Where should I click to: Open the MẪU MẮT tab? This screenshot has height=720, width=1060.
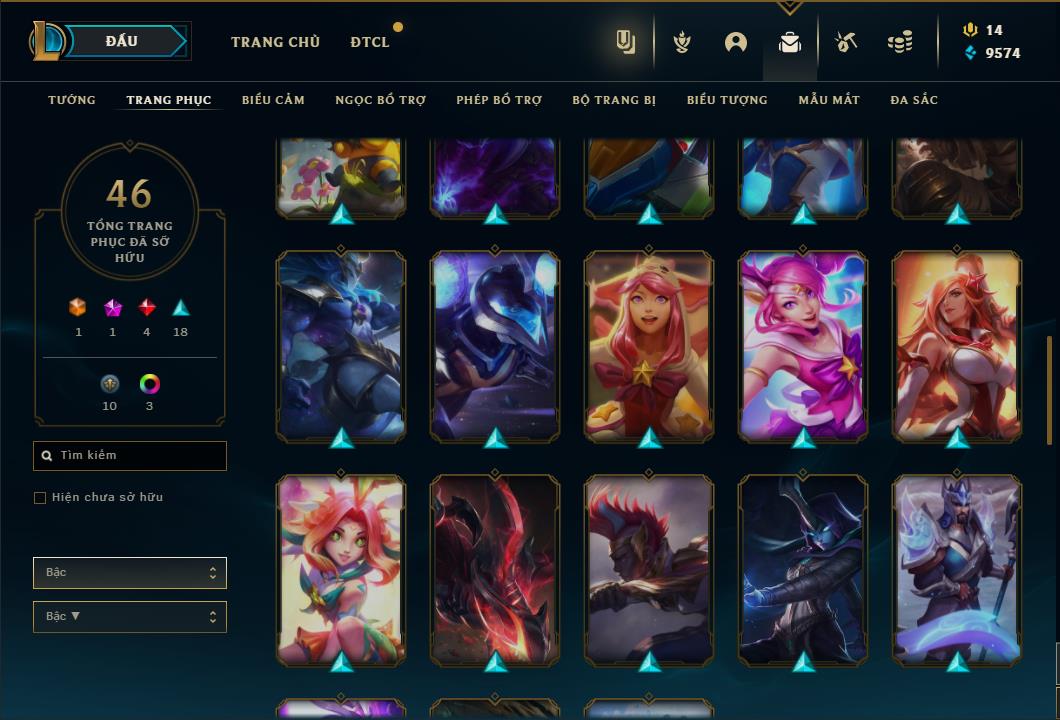click(829, 100)
